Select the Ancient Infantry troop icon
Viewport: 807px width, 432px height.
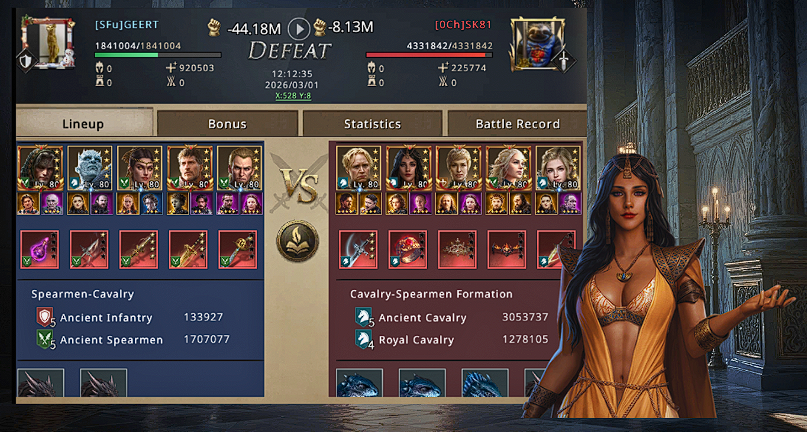pos(45,318)
